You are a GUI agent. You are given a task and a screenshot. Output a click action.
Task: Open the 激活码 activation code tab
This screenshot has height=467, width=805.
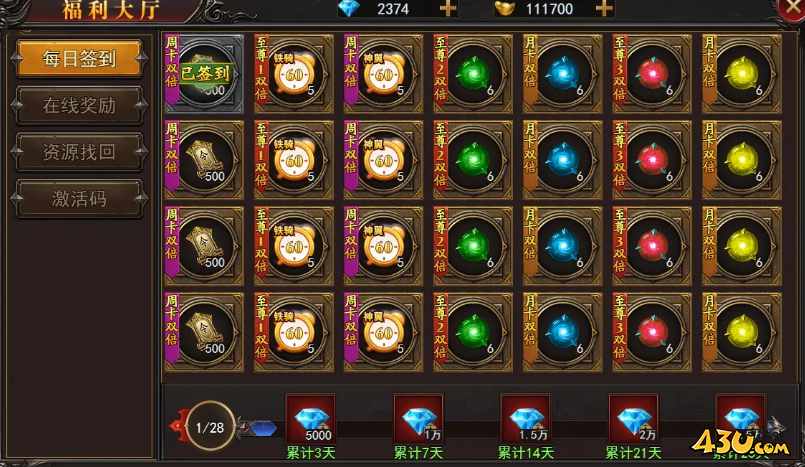80,198
